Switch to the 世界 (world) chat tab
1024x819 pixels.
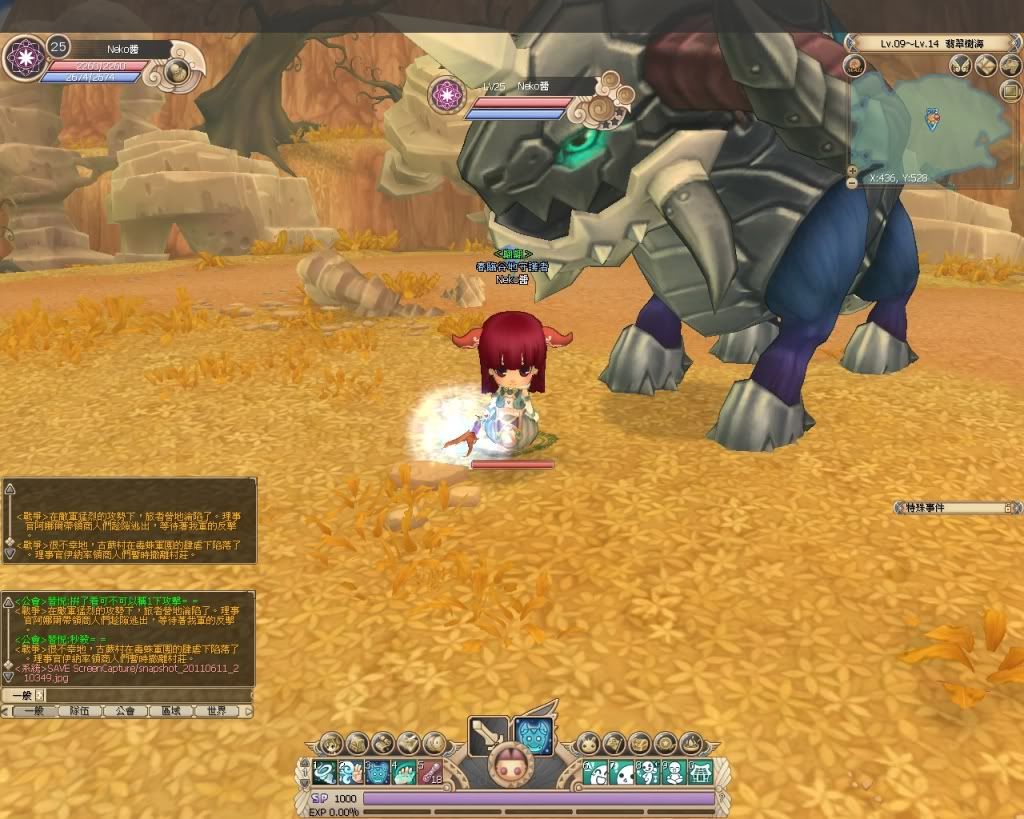coord(217,711)
